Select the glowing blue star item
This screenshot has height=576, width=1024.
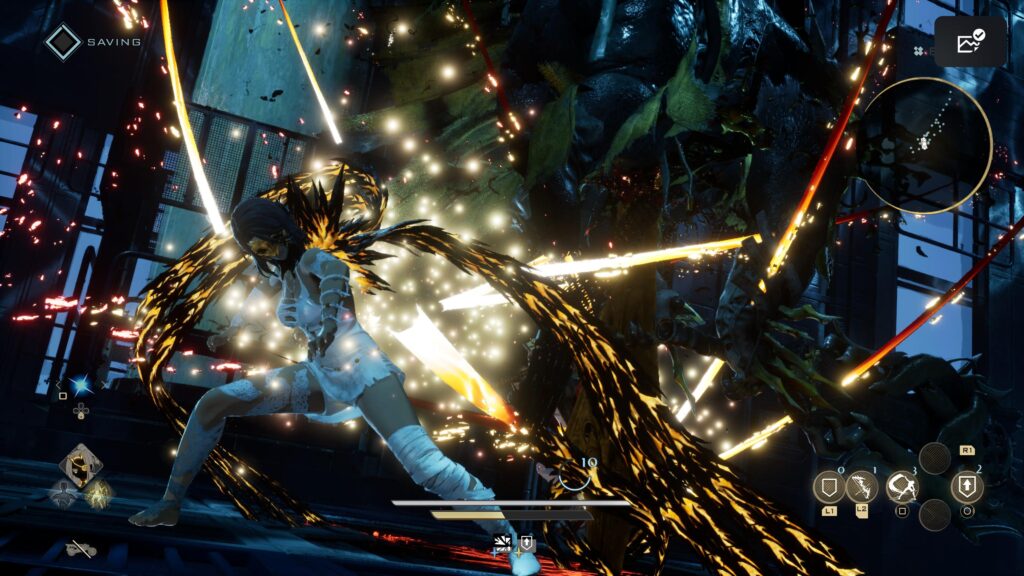[x=80, y=387]
